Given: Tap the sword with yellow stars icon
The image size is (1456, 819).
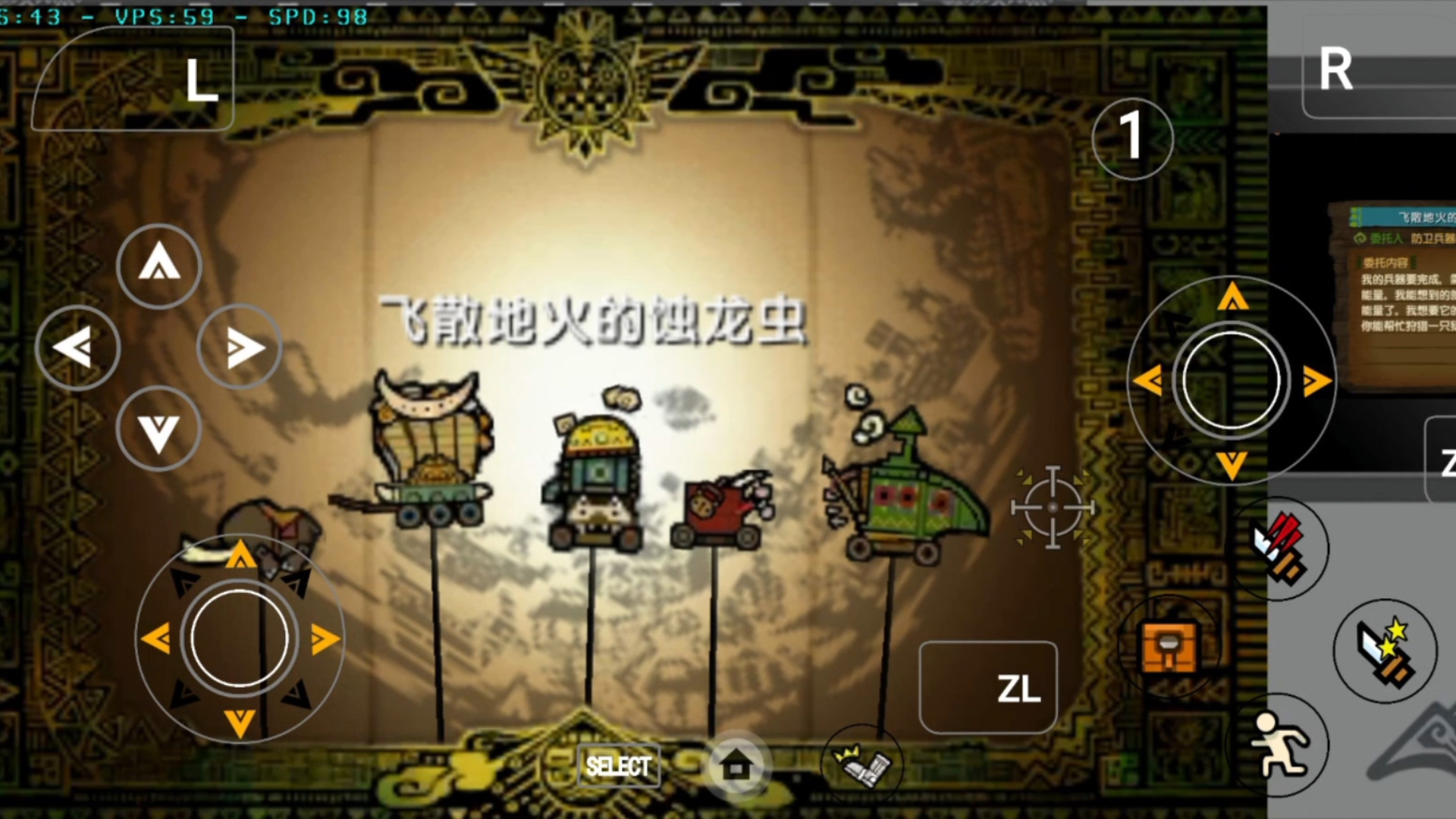Looking at the screenshot, I should (x=1385, y=651).
